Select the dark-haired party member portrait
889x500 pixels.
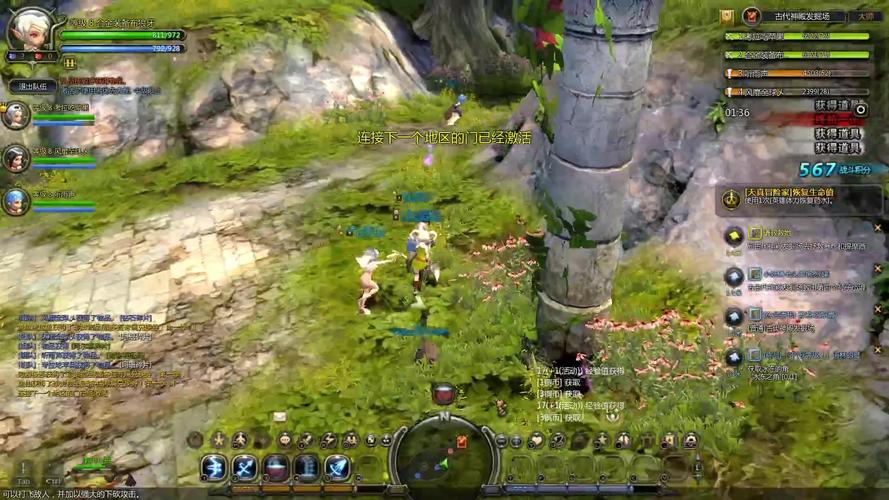[x=16, y=158]
